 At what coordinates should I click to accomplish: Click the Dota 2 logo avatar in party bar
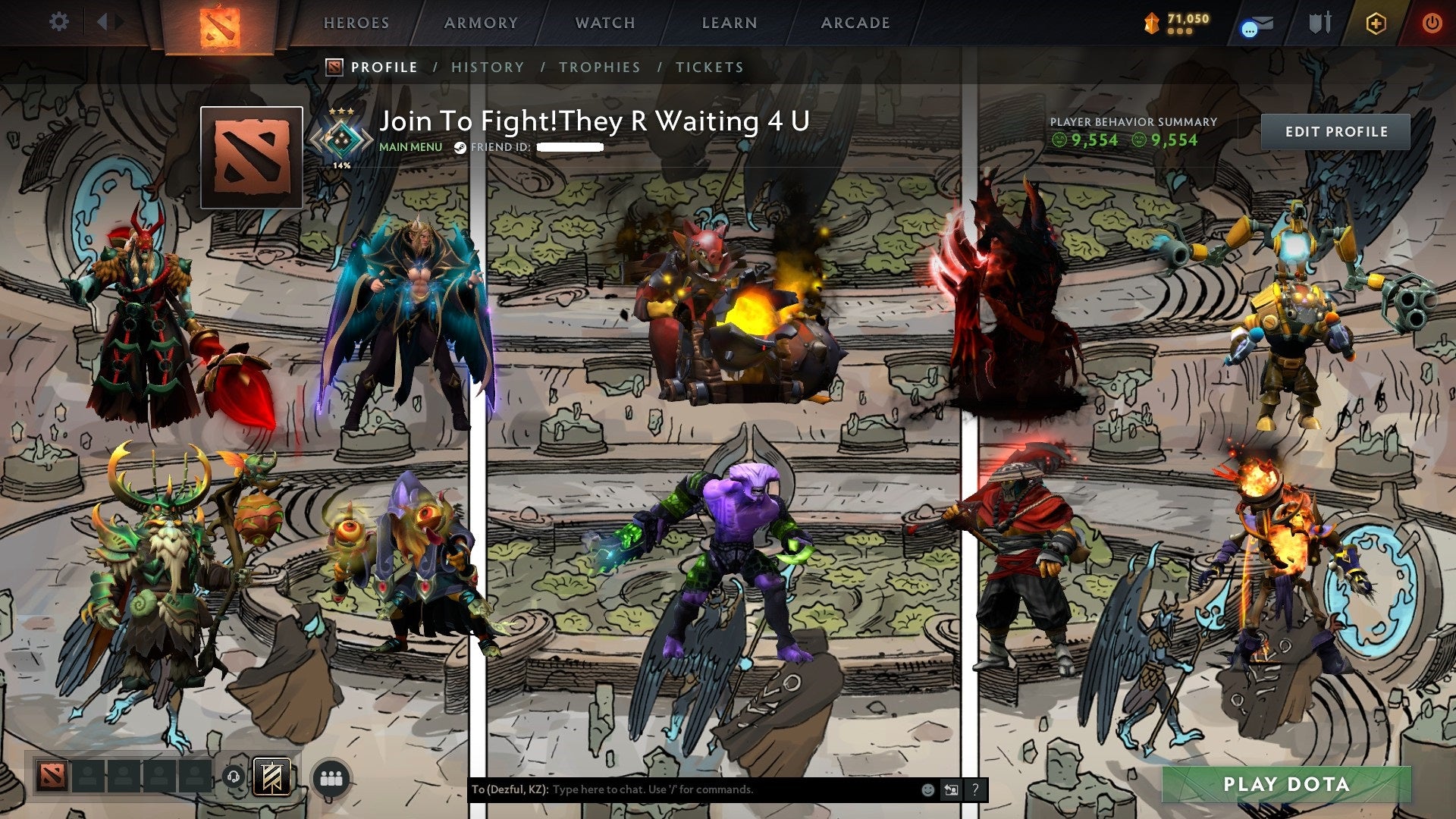(52, 776)
